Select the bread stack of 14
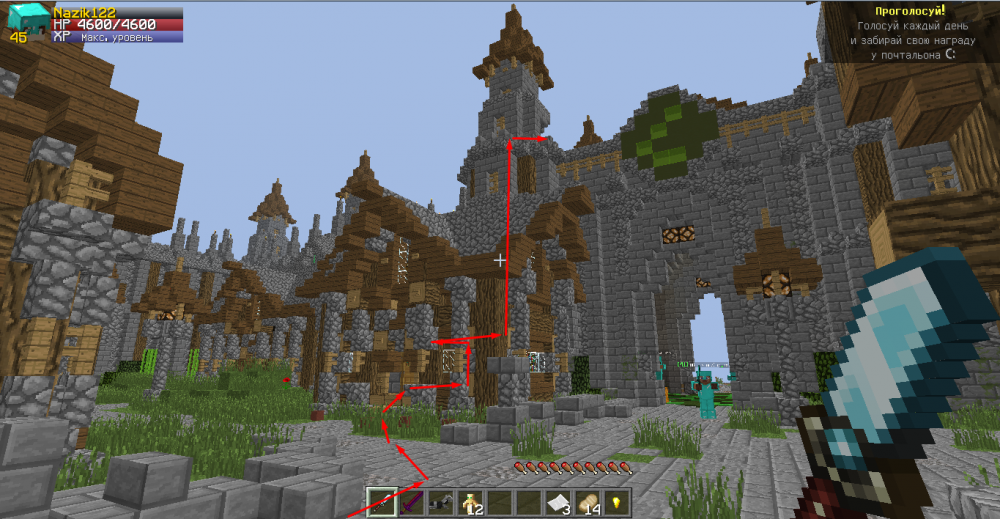 coord(586,502)
